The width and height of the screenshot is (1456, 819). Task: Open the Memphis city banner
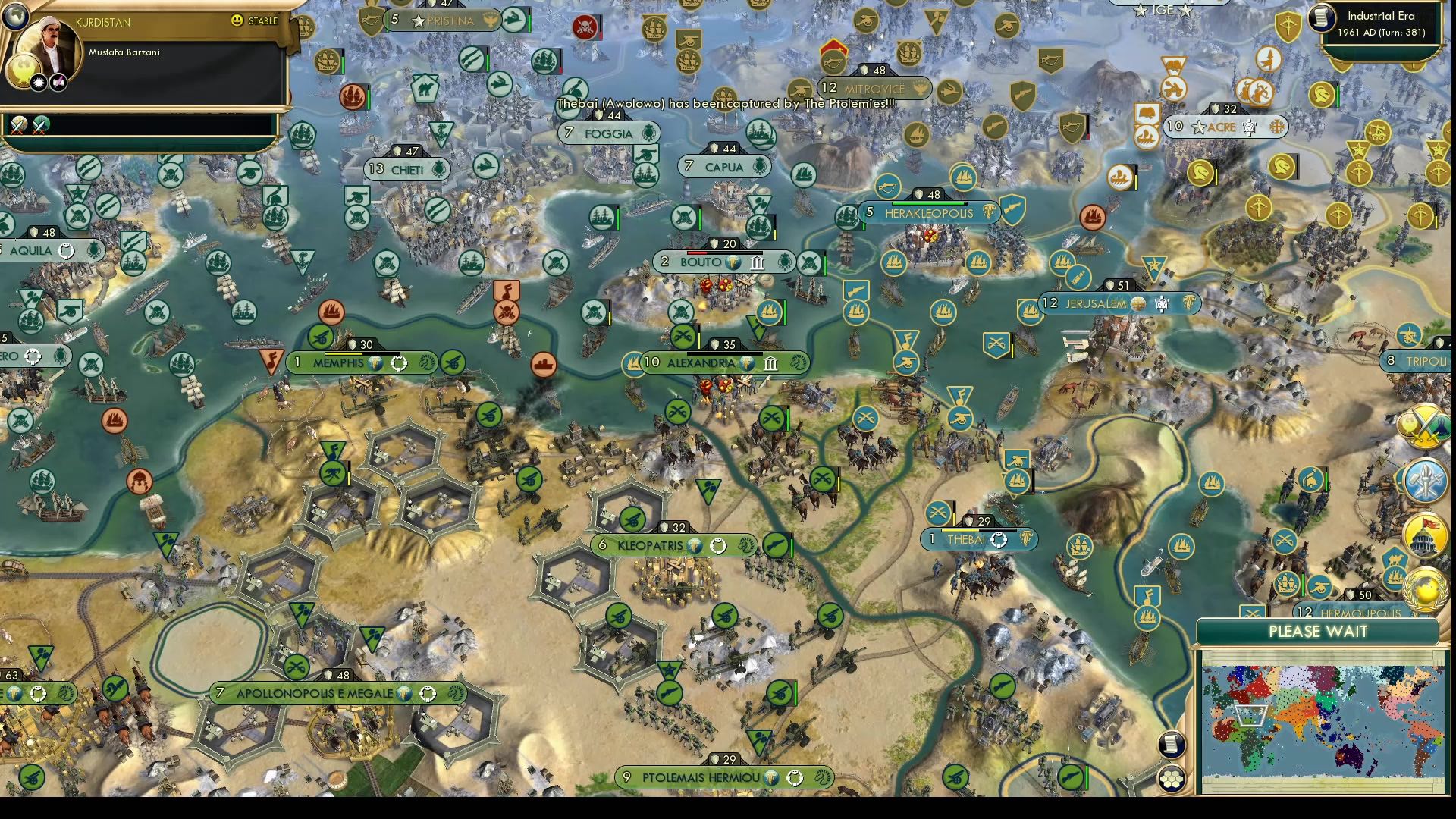coord(337,362)
